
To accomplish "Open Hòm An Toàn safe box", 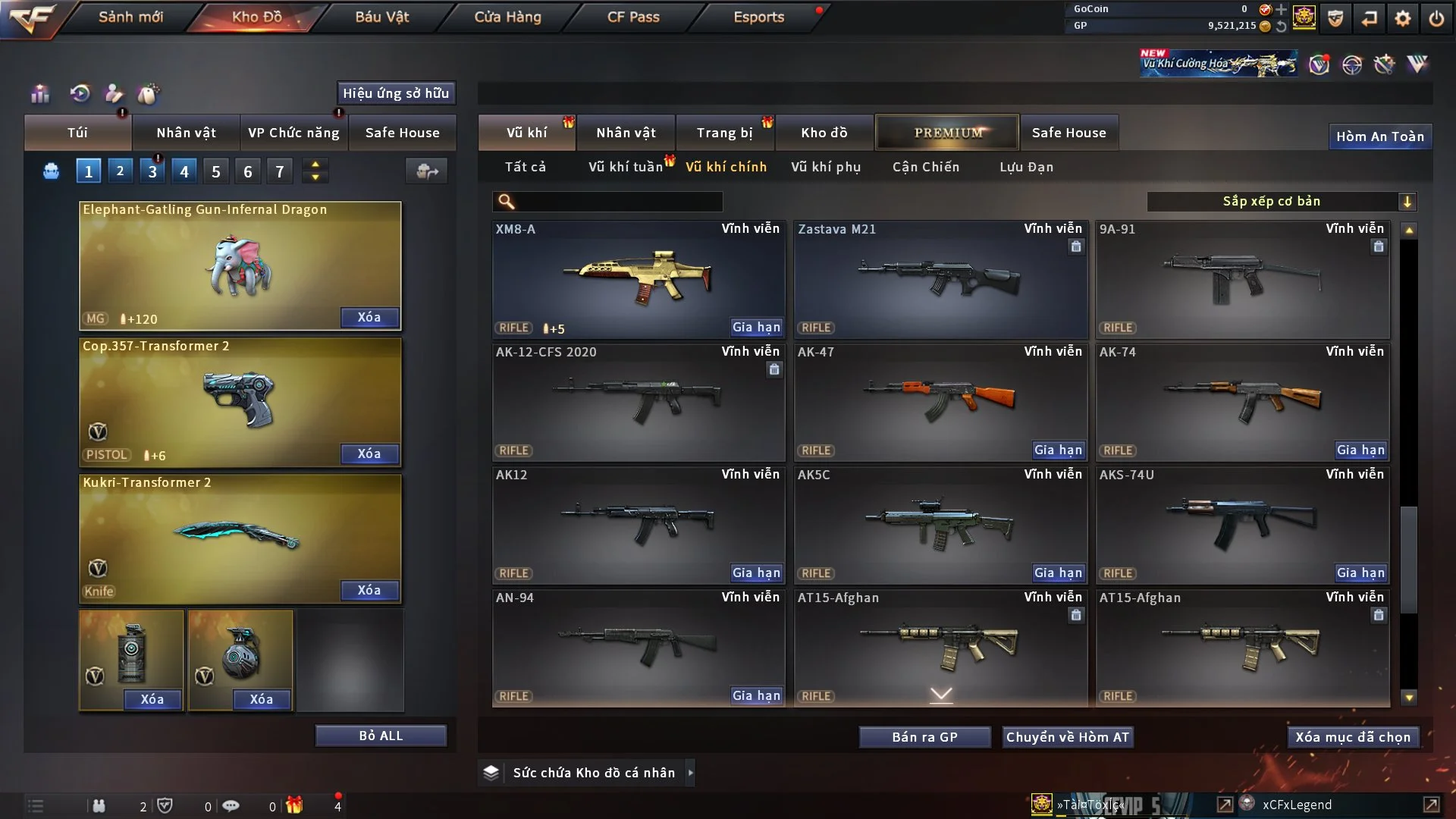I will (1379, 136).
